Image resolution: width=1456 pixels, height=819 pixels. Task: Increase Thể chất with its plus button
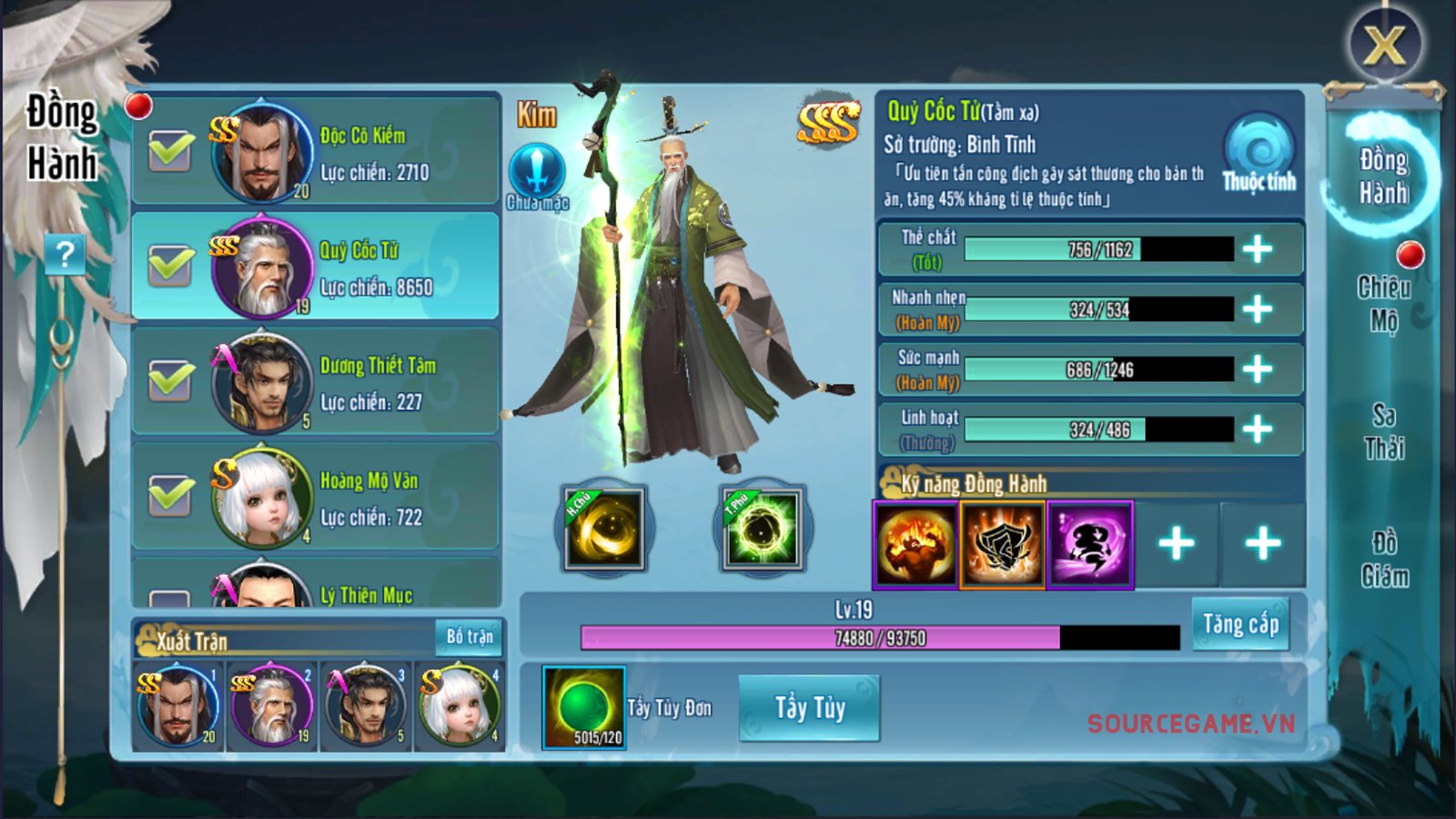pos(1258,248)
